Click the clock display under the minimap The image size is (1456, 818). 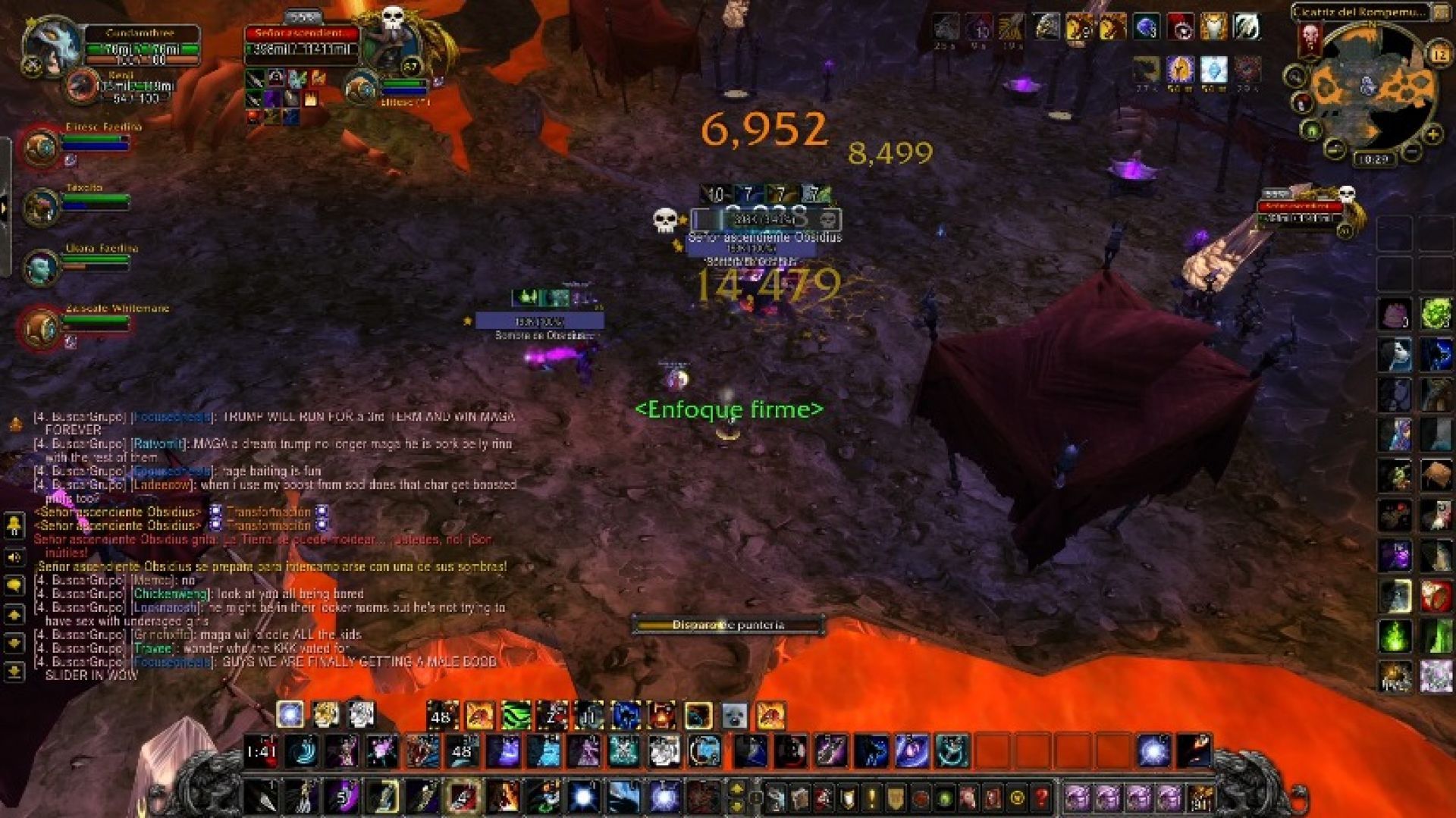point(1373,158)
